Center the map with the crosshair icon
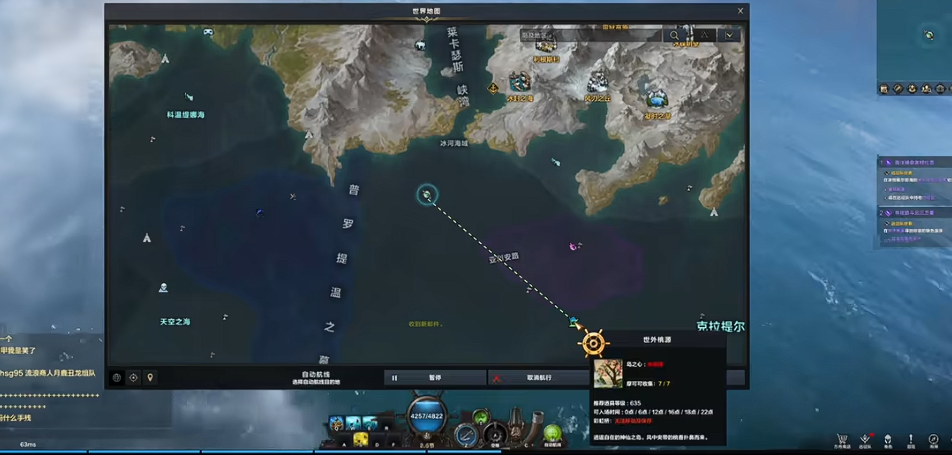The width and height of the screenshot is (952, 455). coord(133,378)
